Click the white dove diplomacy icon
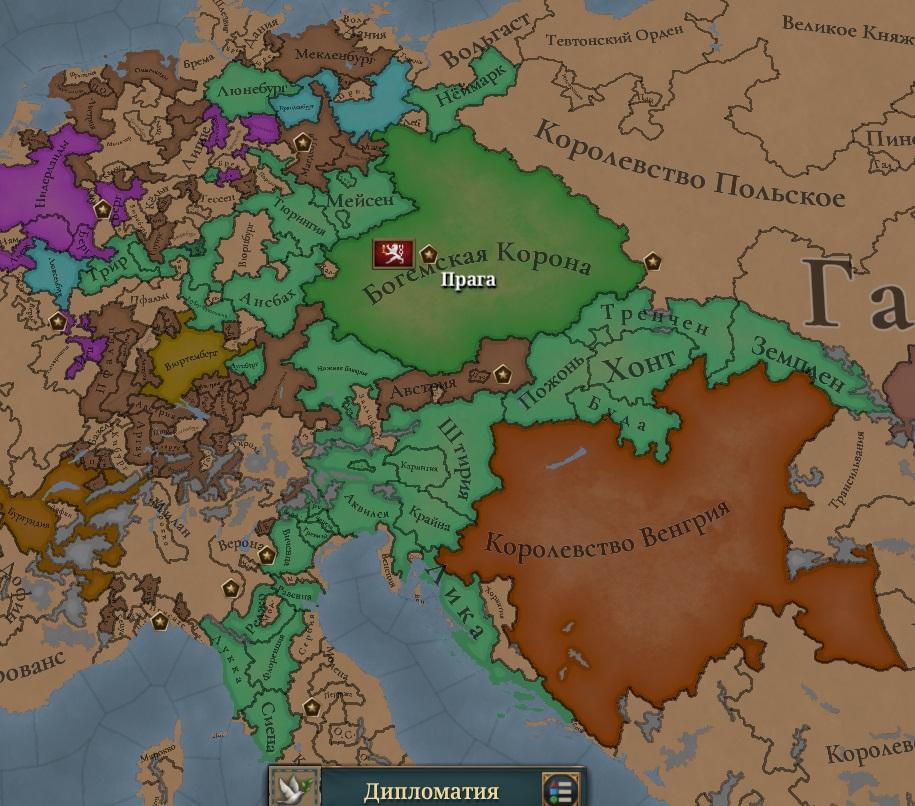This screenshot has height=806, width=915. coord(295,787)
